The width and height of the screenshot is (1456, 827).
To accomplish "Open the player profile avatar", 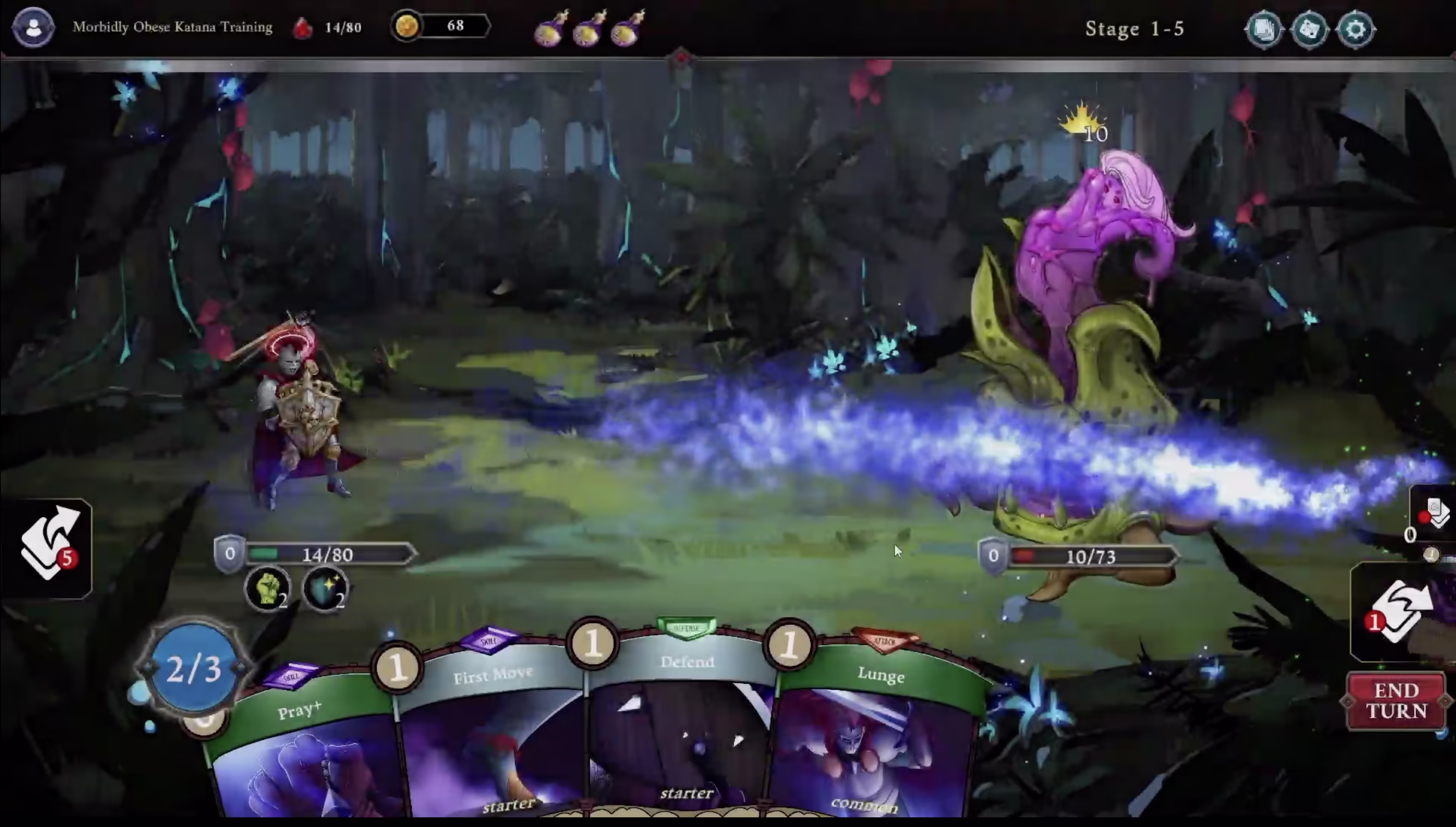I will coord(34,27).
